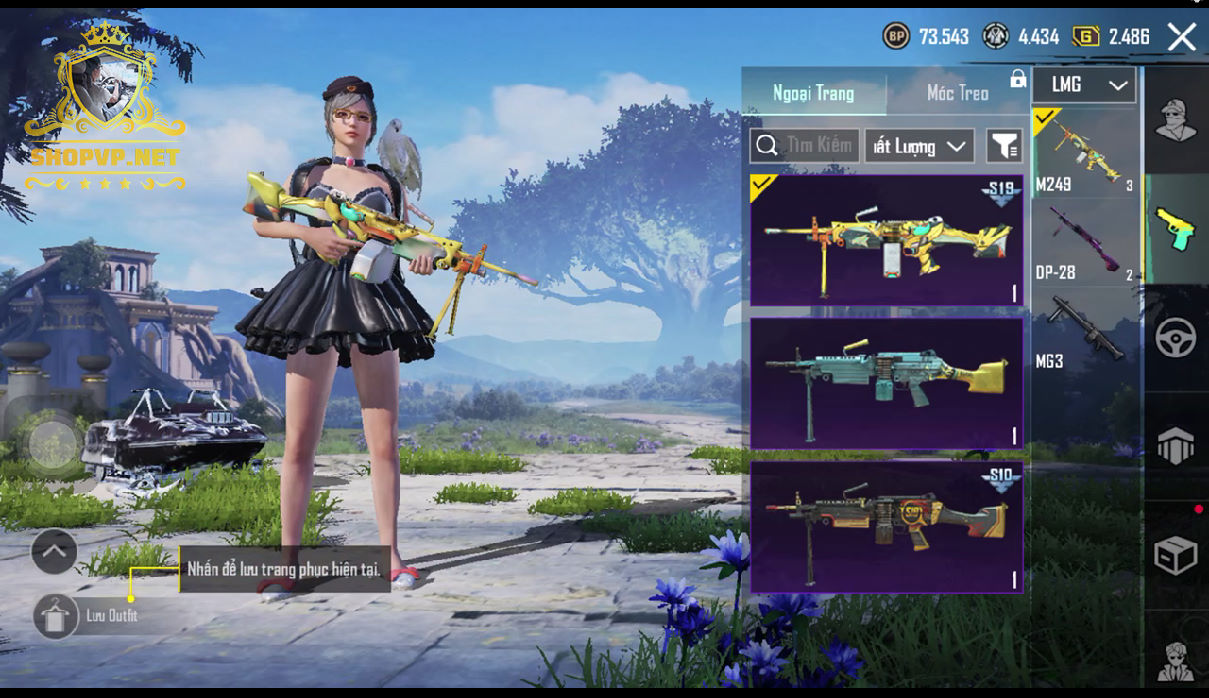
Task: Select the dark S10 M249 skin
Action: point(886,526)
